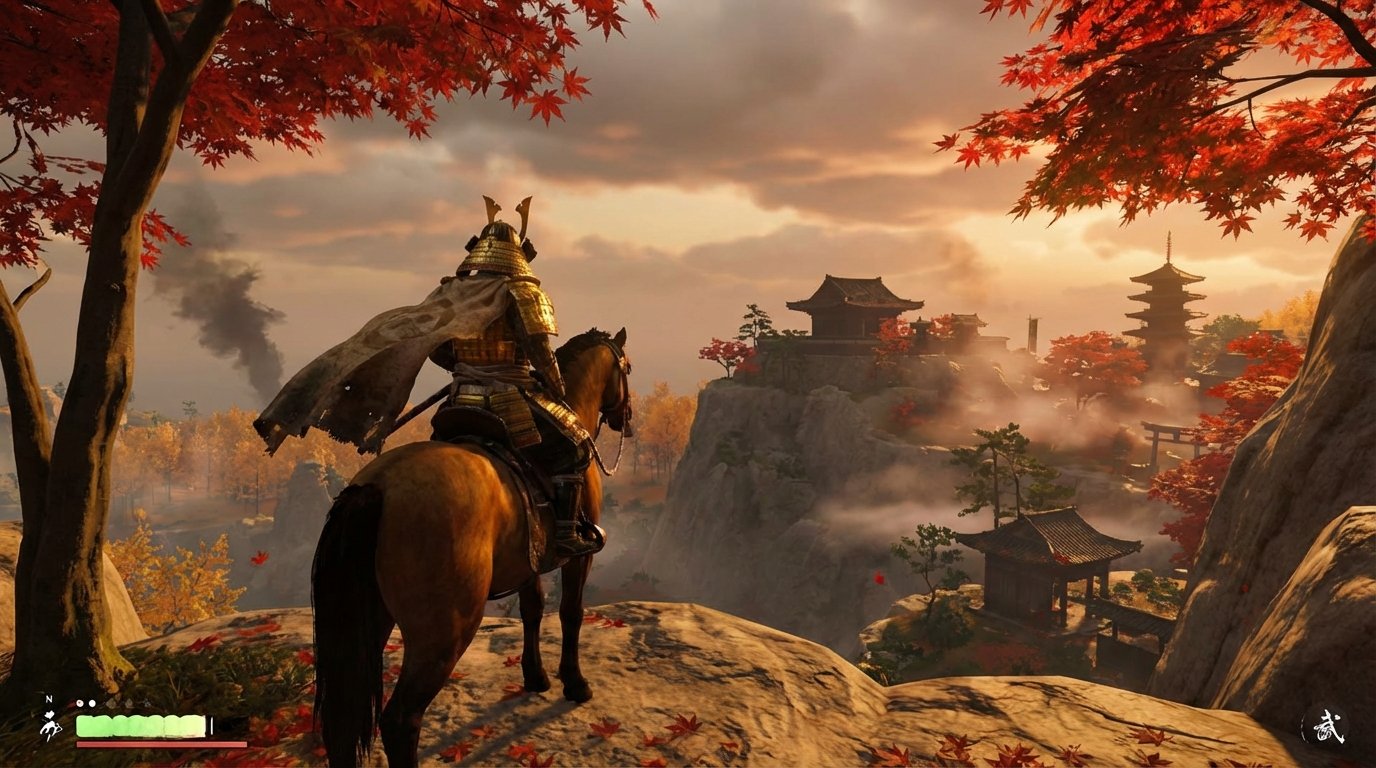1376x768 pixels.
Task: Click the first resolve dot above the health bar
Action: 80,703
